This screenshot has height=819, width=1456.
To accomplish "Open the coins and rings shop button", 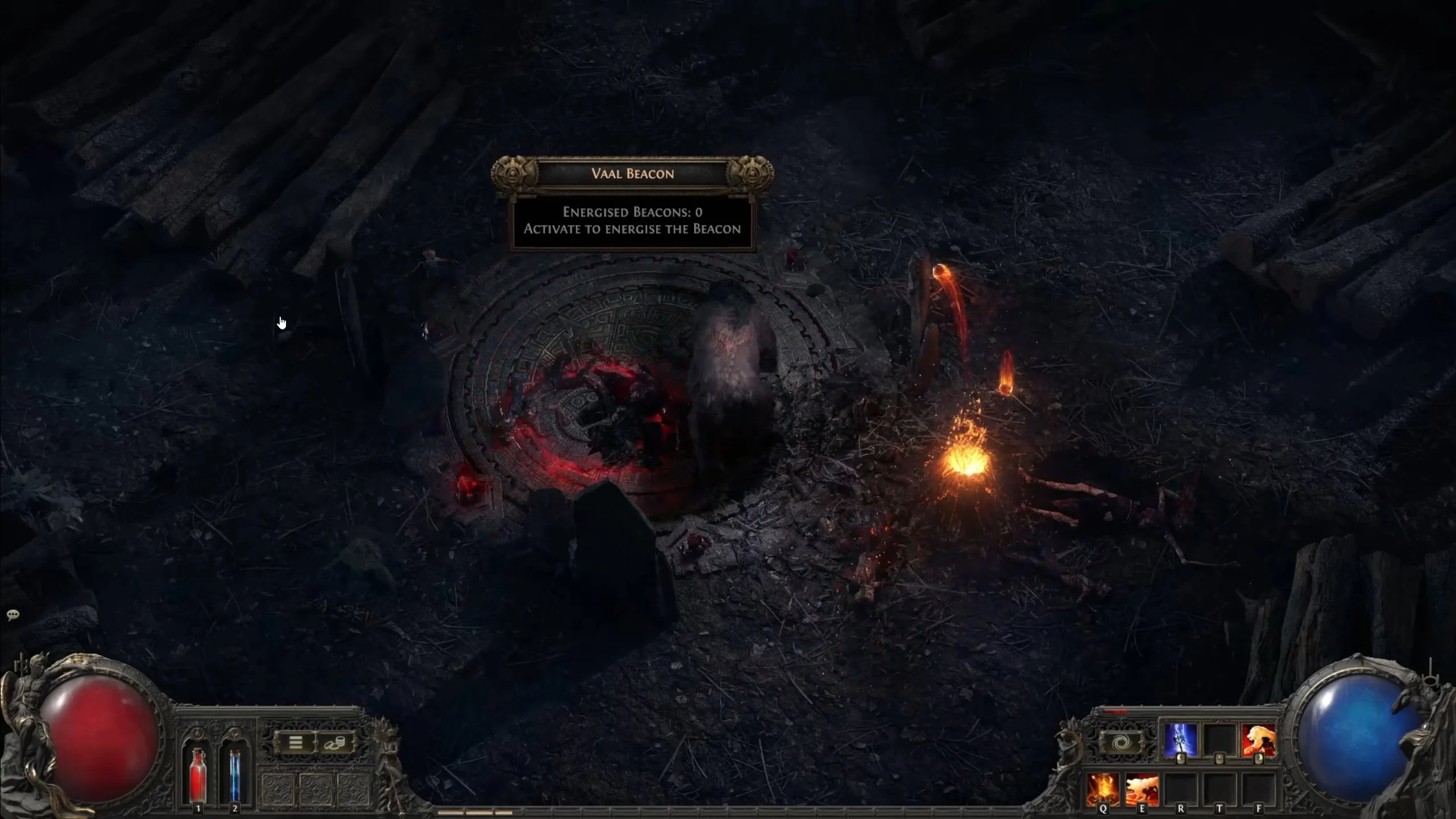I will 334,743.
